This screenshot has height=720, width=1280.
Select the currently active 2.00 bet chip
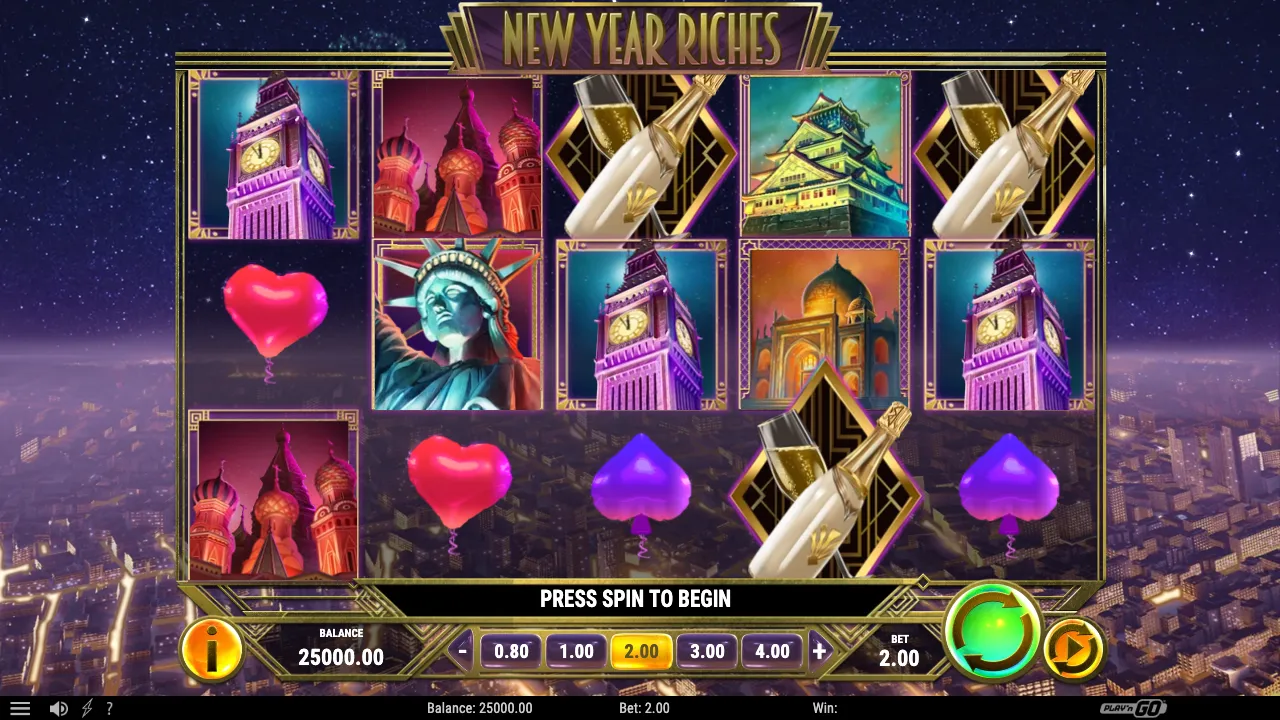(x=641, y=651)
